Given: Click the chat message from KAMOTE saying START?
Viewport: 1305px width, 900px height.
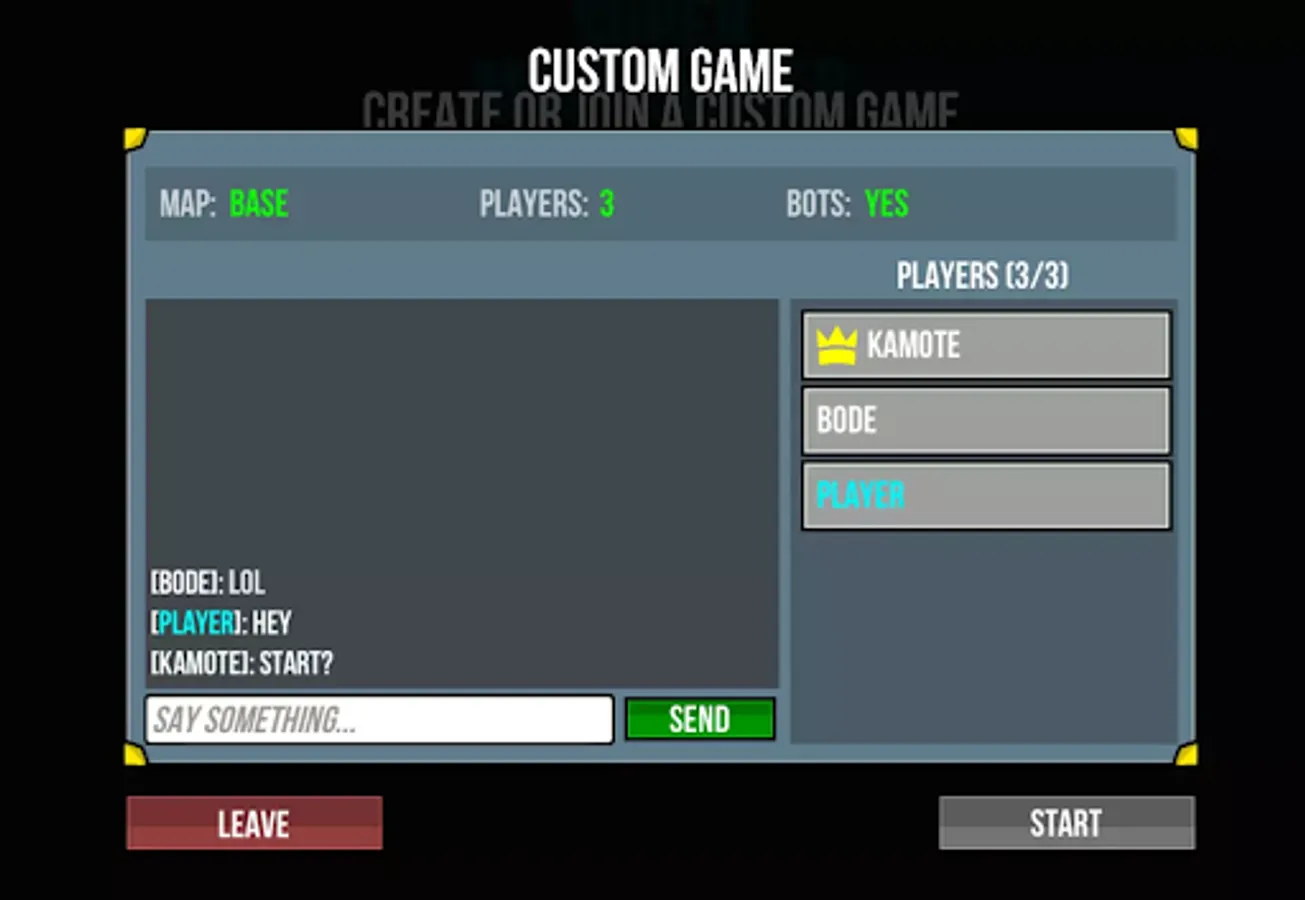Looking at the screenshot, I should click(241, 663).
